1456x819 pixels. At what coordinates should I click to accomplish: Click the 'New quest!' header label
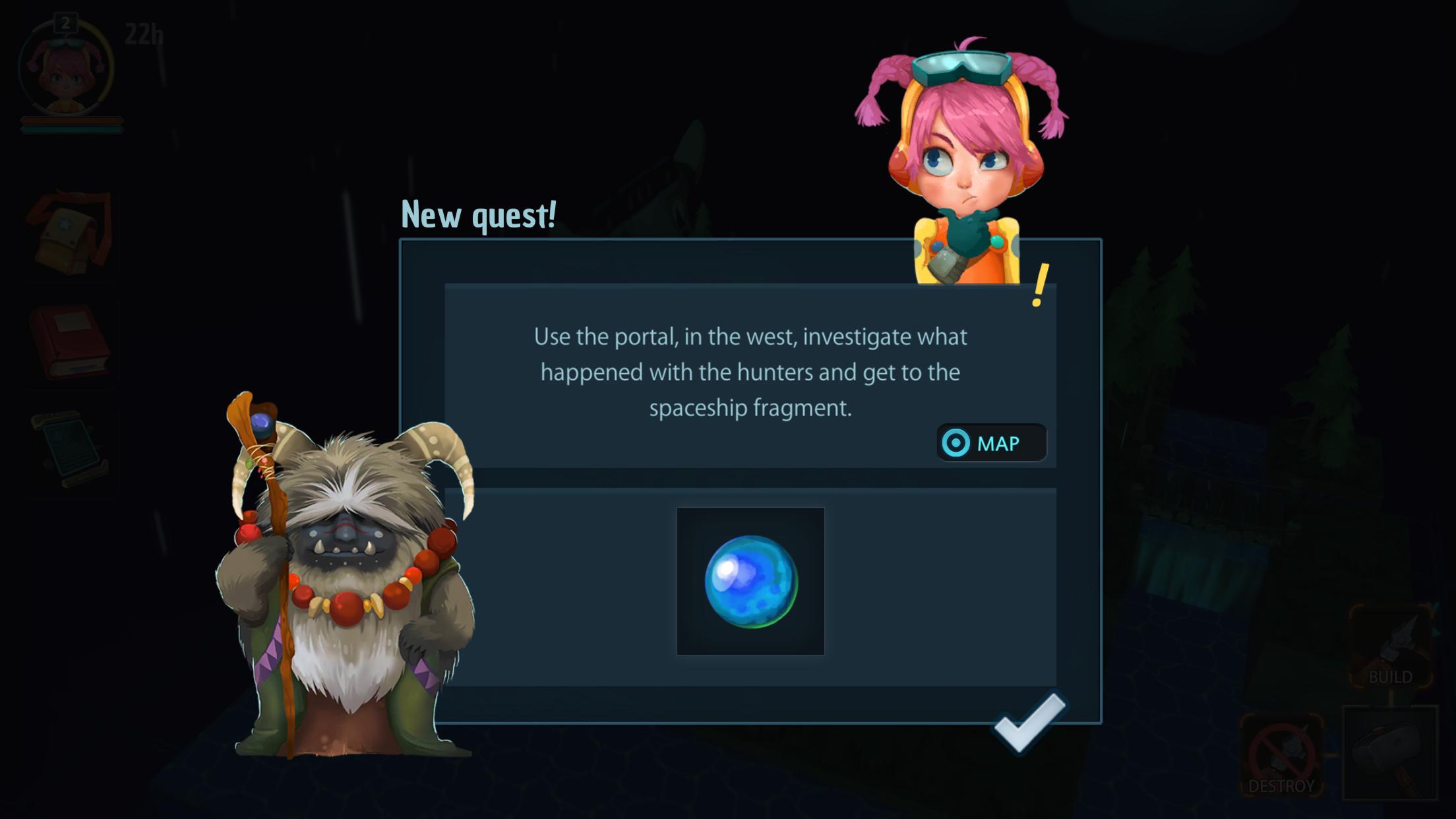tap(479, 214)
